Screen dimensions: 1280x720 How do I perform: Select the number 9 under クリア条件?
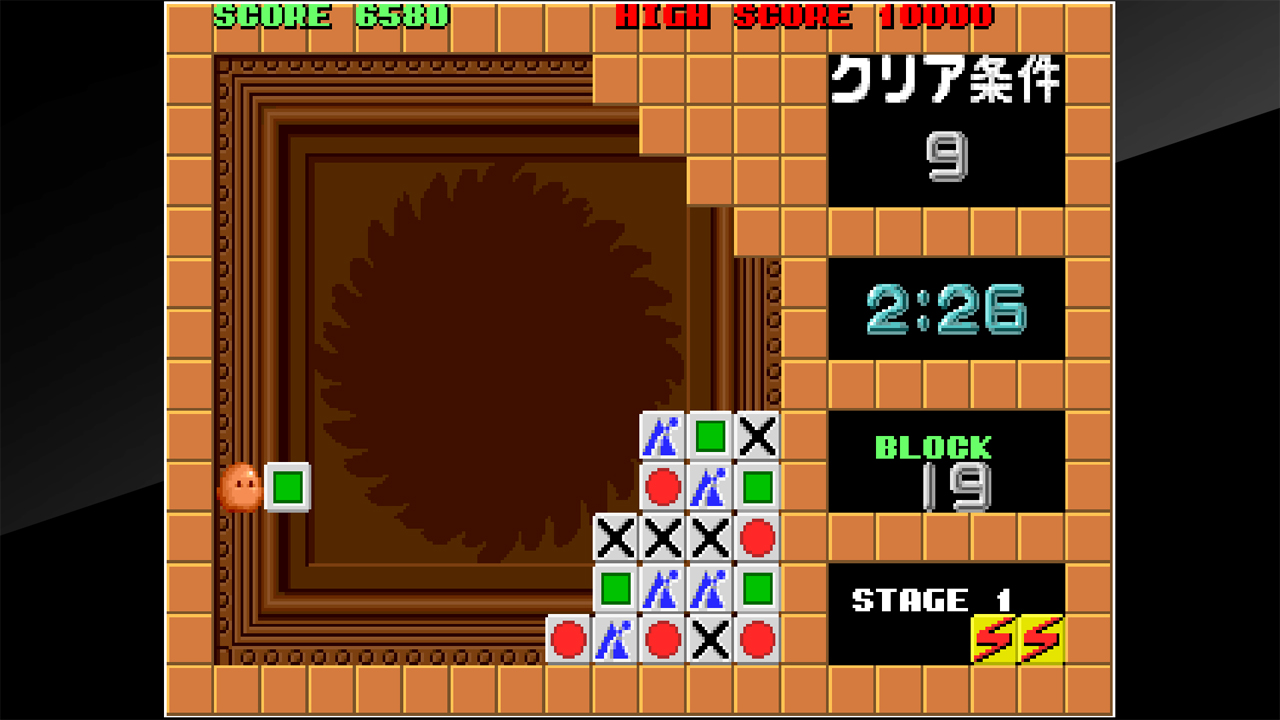click(x=948, y=155)
